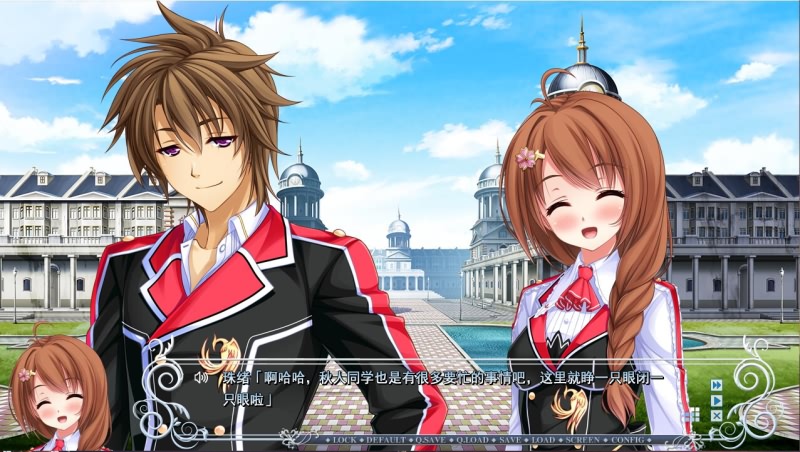Hide the dialogue box with the X icon

pos(716,415)
